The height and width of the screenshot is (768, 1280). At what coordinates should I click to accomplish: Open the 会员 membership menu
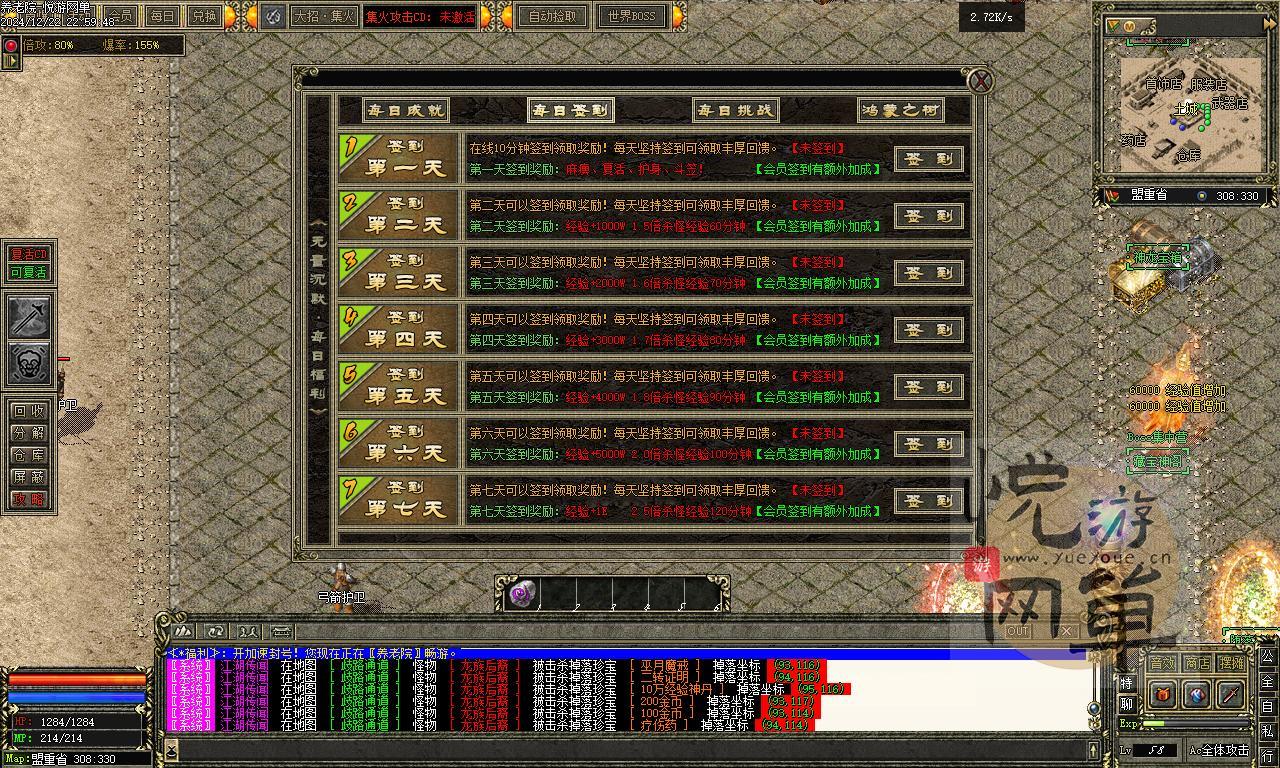pos(120,16)
